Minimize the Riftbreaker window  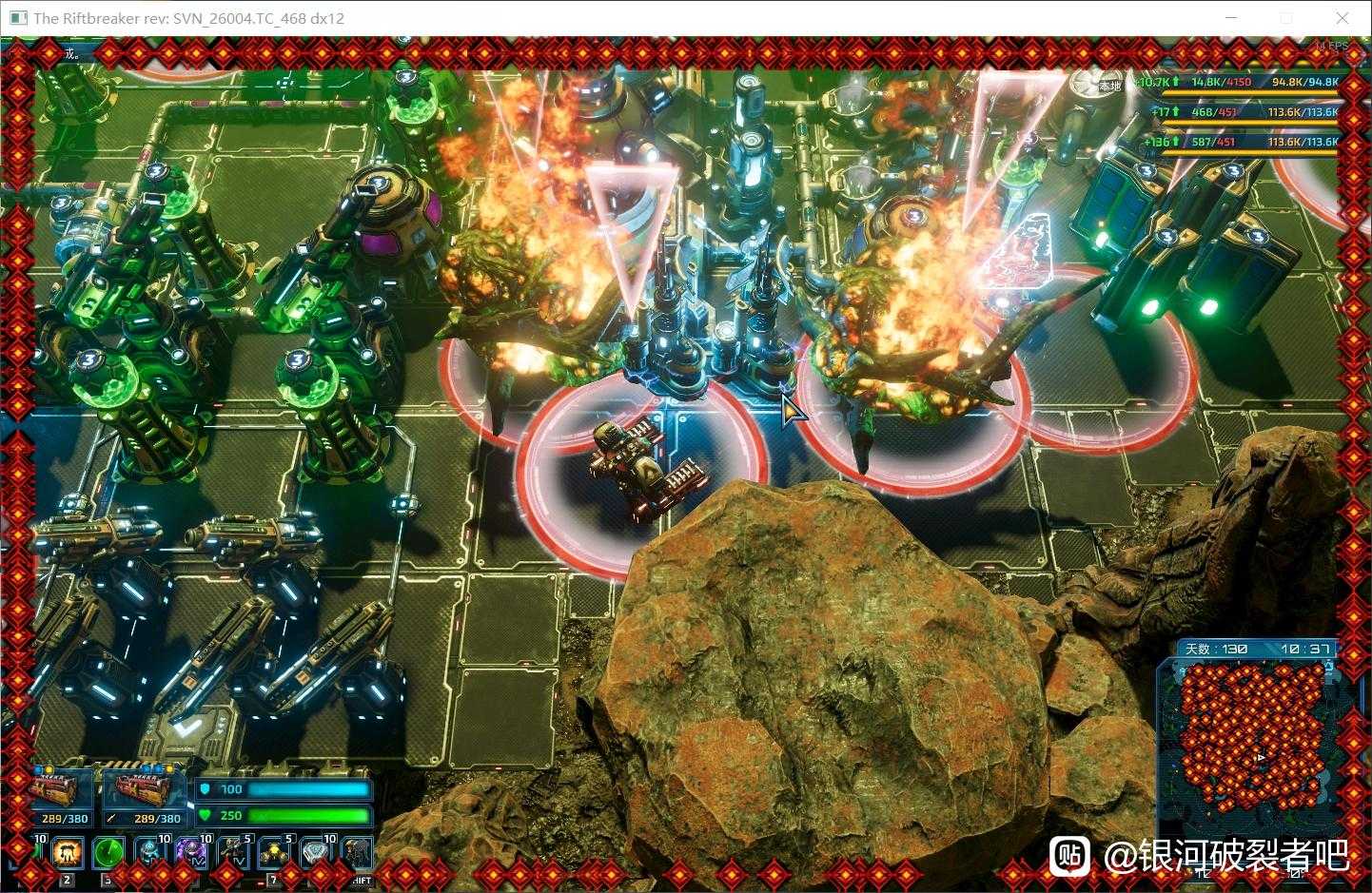coord(1232,18)
